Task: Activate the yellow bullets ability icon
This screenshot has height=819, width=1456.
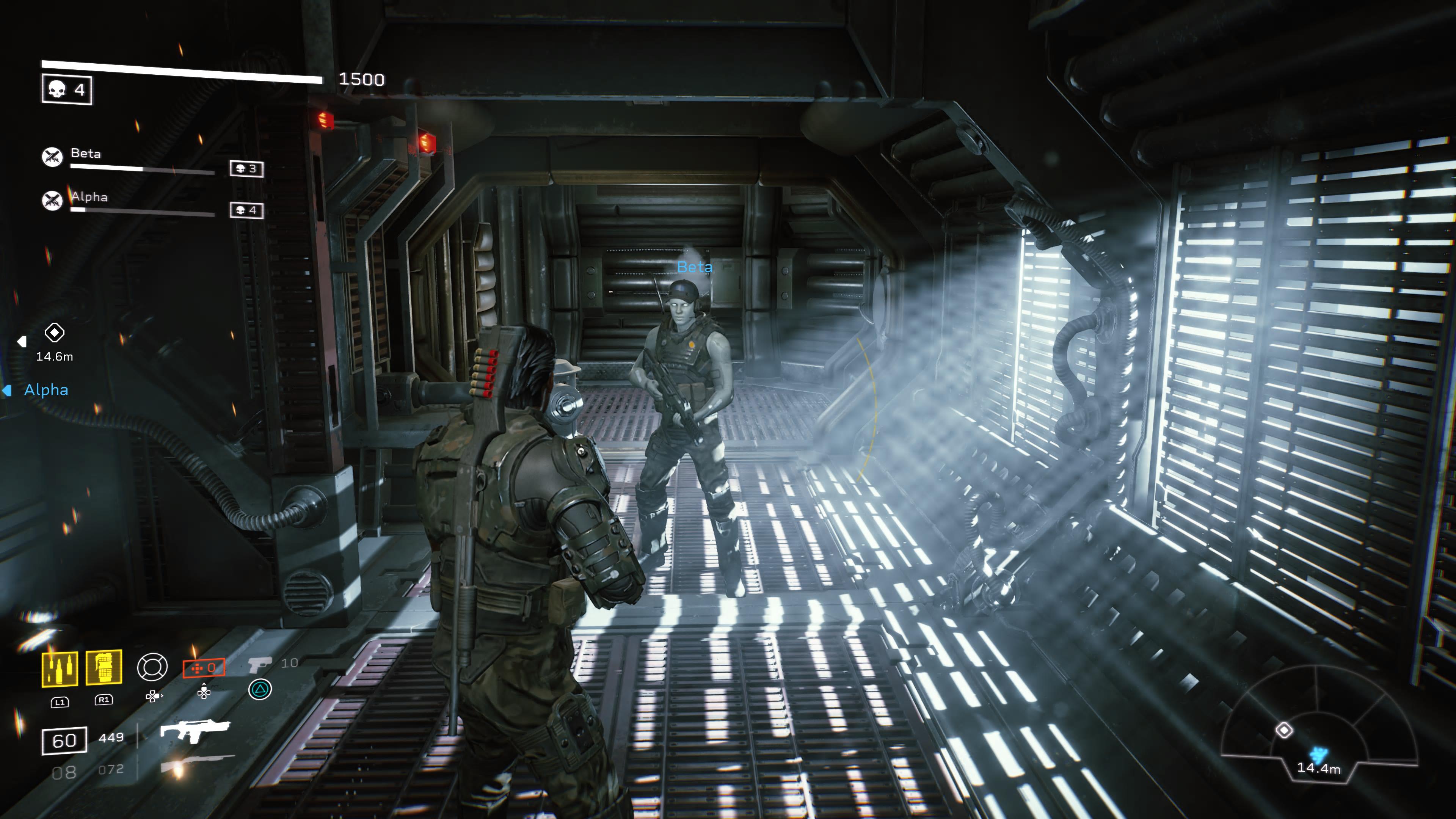Action: pos(60,669)
